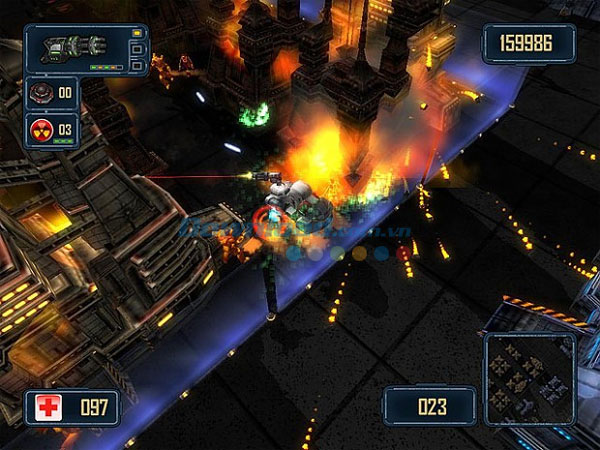The width and height of the screenshot is (600, 450).
Task: Select the minigun weapon panel
Action: pos(85,48)
